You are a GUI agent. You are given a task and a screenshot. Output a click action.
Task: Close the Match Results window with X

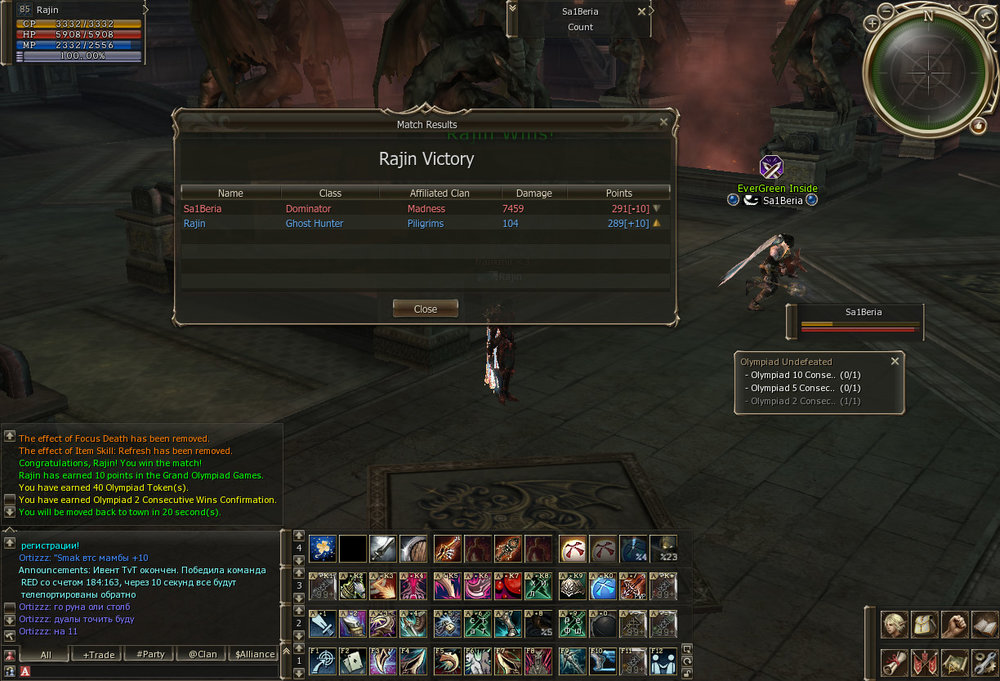click(664, 122)
